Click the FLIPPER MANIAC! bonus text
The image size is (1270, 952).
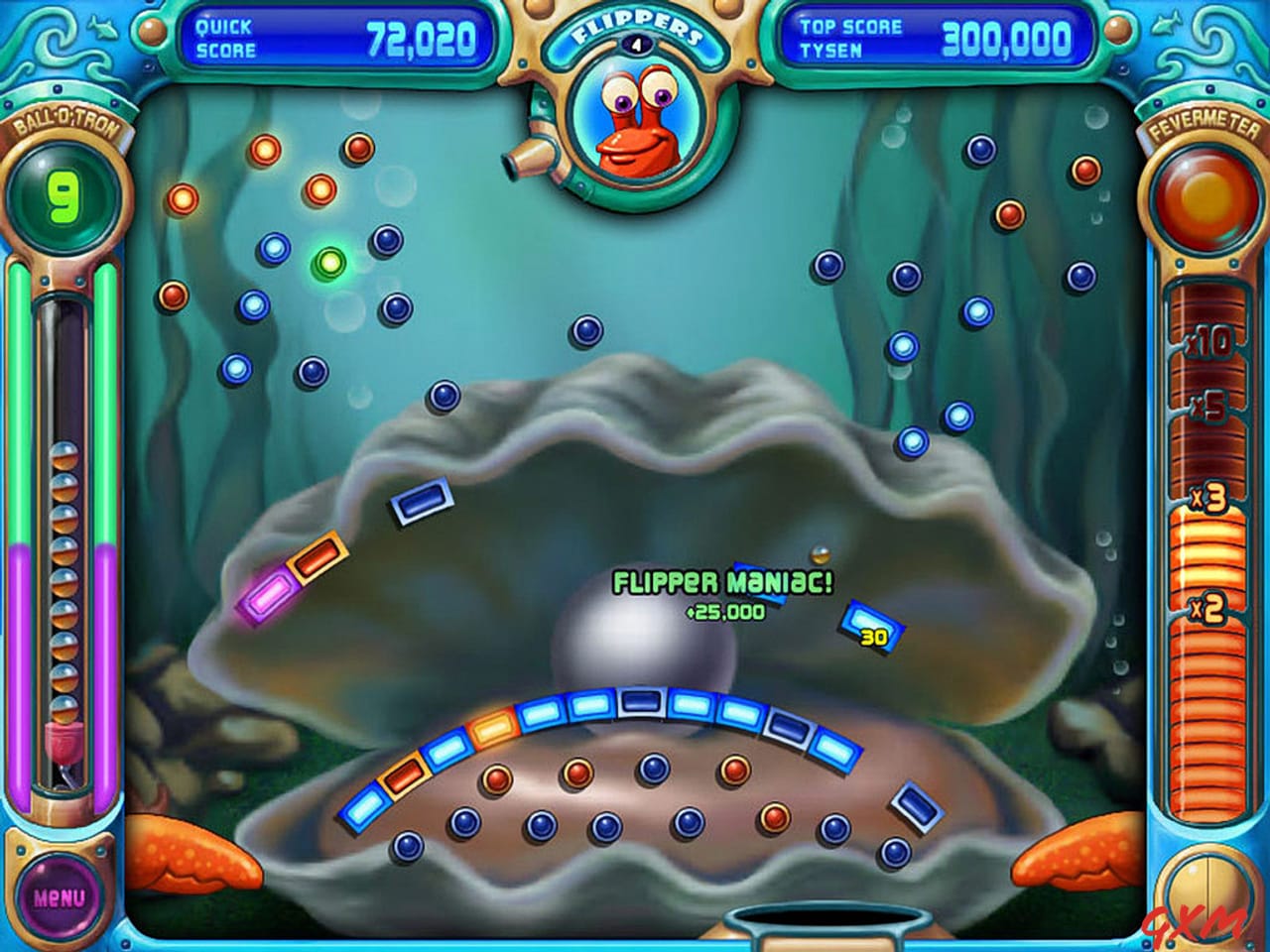[725, 580]
